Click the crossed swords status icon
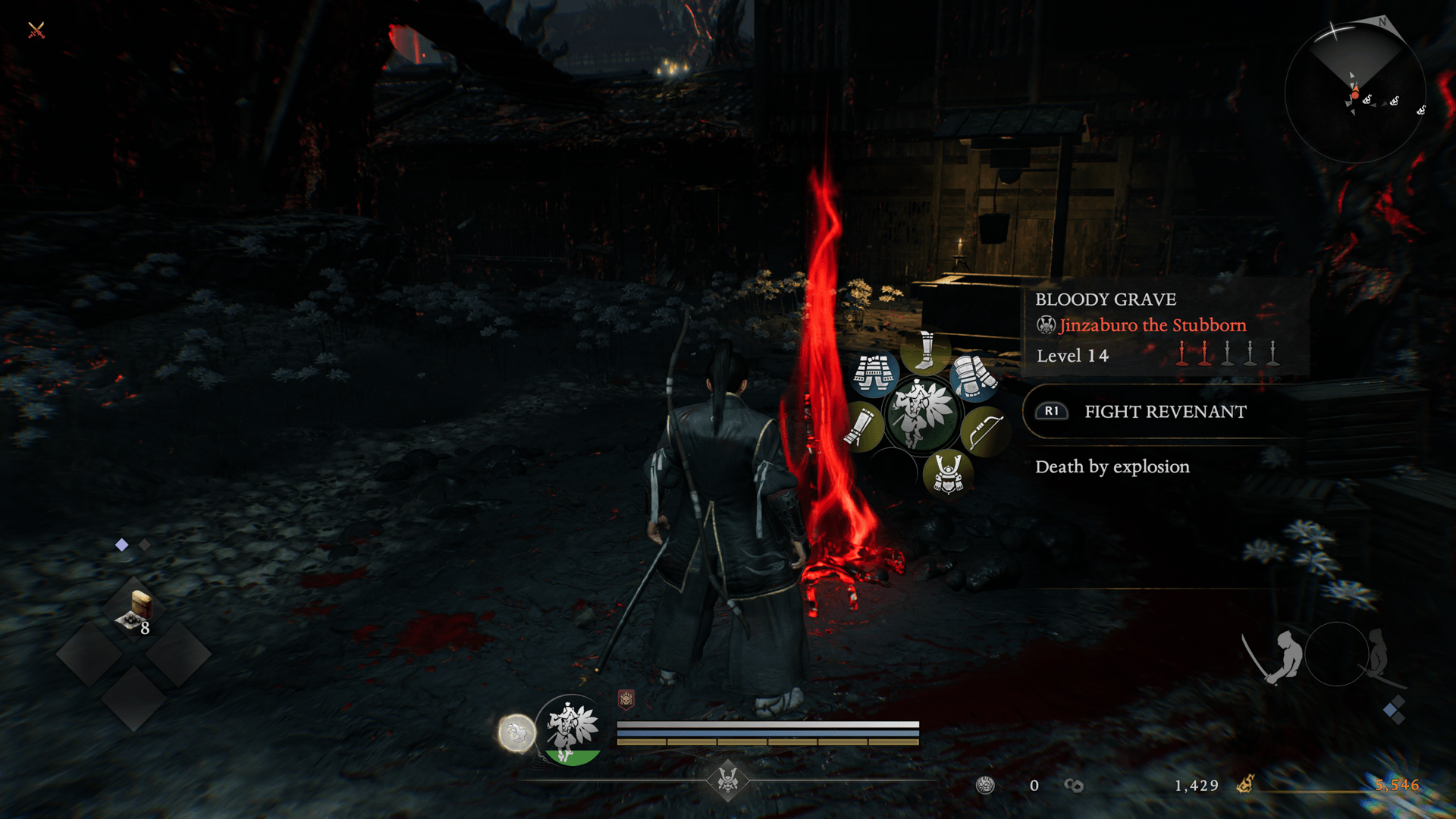The width and height of the screenshot is (1456, 819). (36, 30)
